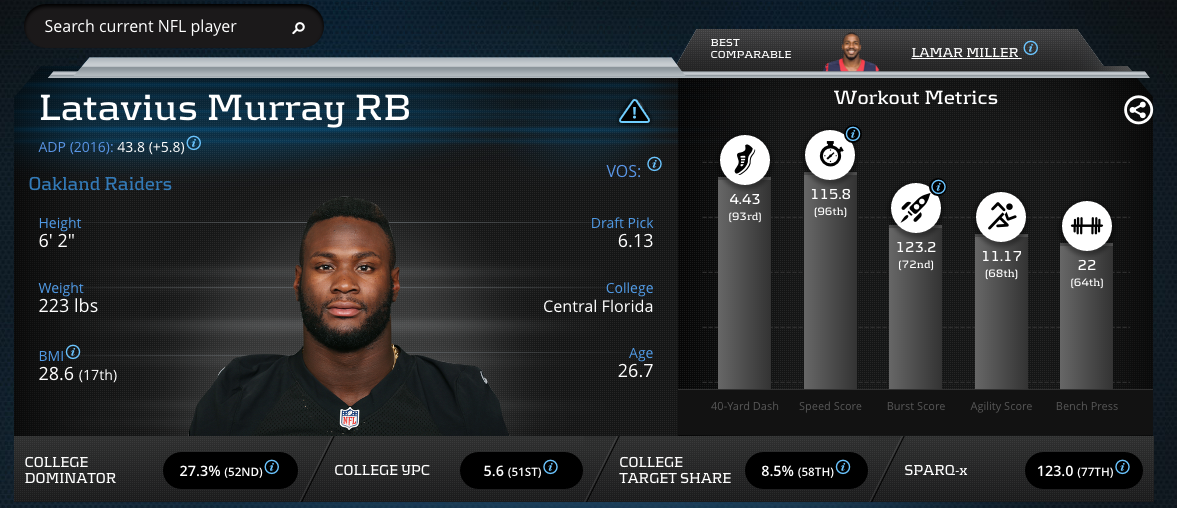Select the Agility Score runner icon
Image resolution: width=1177 pixels, height=508 pixels.
[1001, 217]
